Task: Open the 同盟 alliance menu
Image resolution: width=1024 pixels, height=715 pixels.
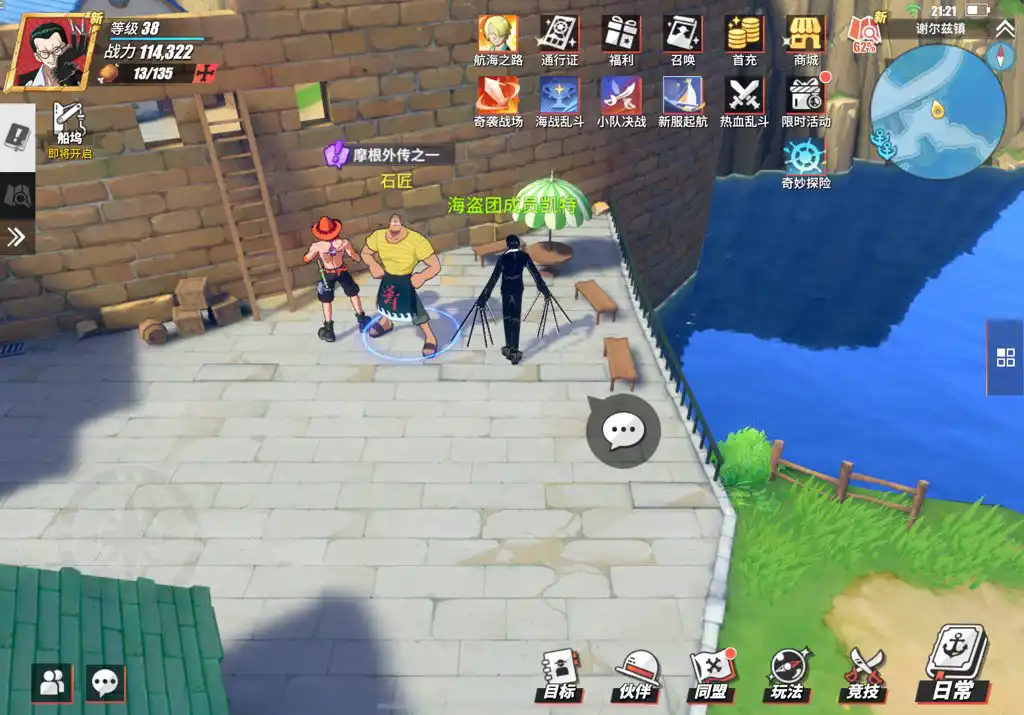Action: (x=711, y=672)
